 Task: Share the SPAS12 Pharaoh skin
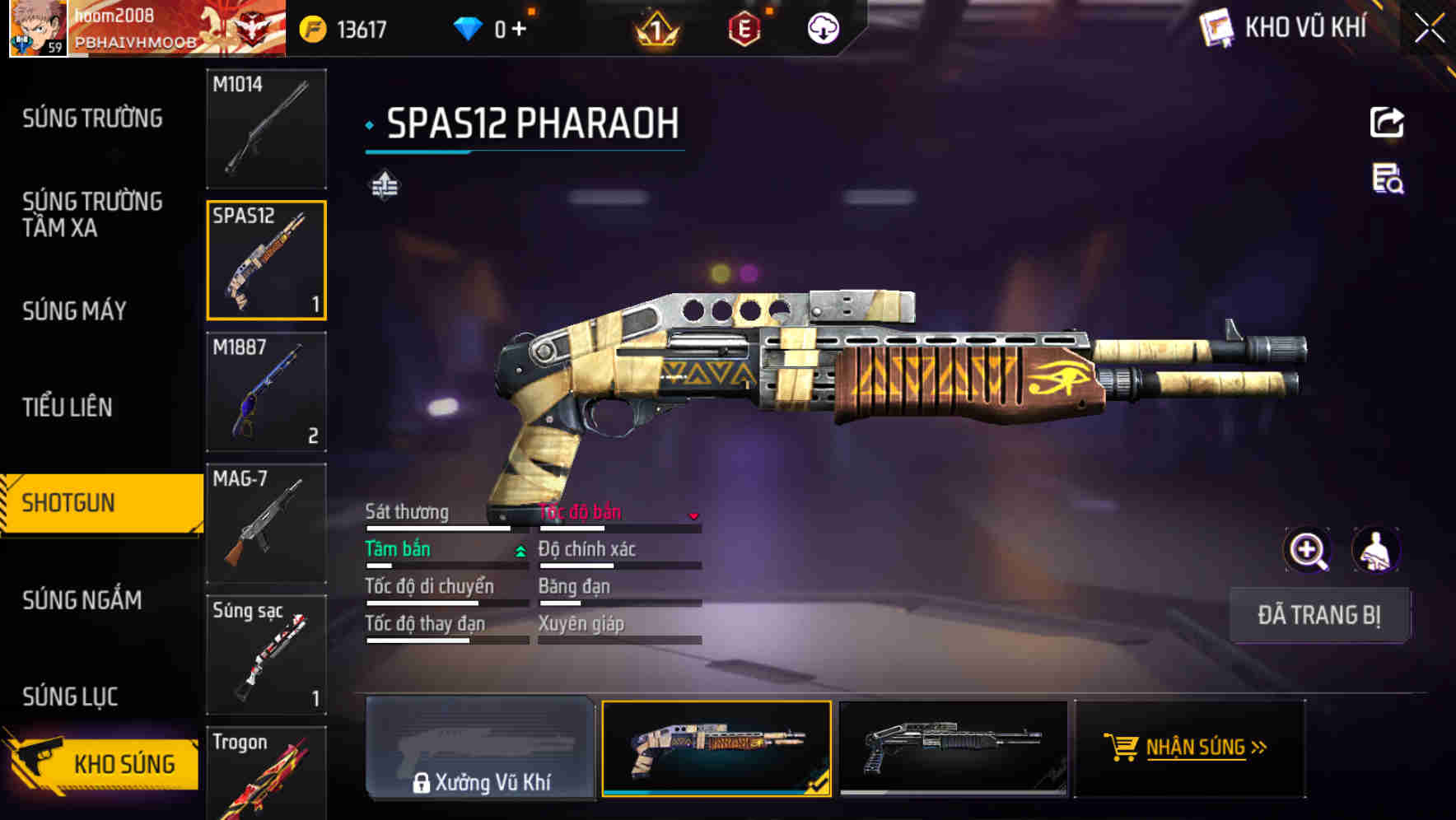click(x=1387, y=123)
